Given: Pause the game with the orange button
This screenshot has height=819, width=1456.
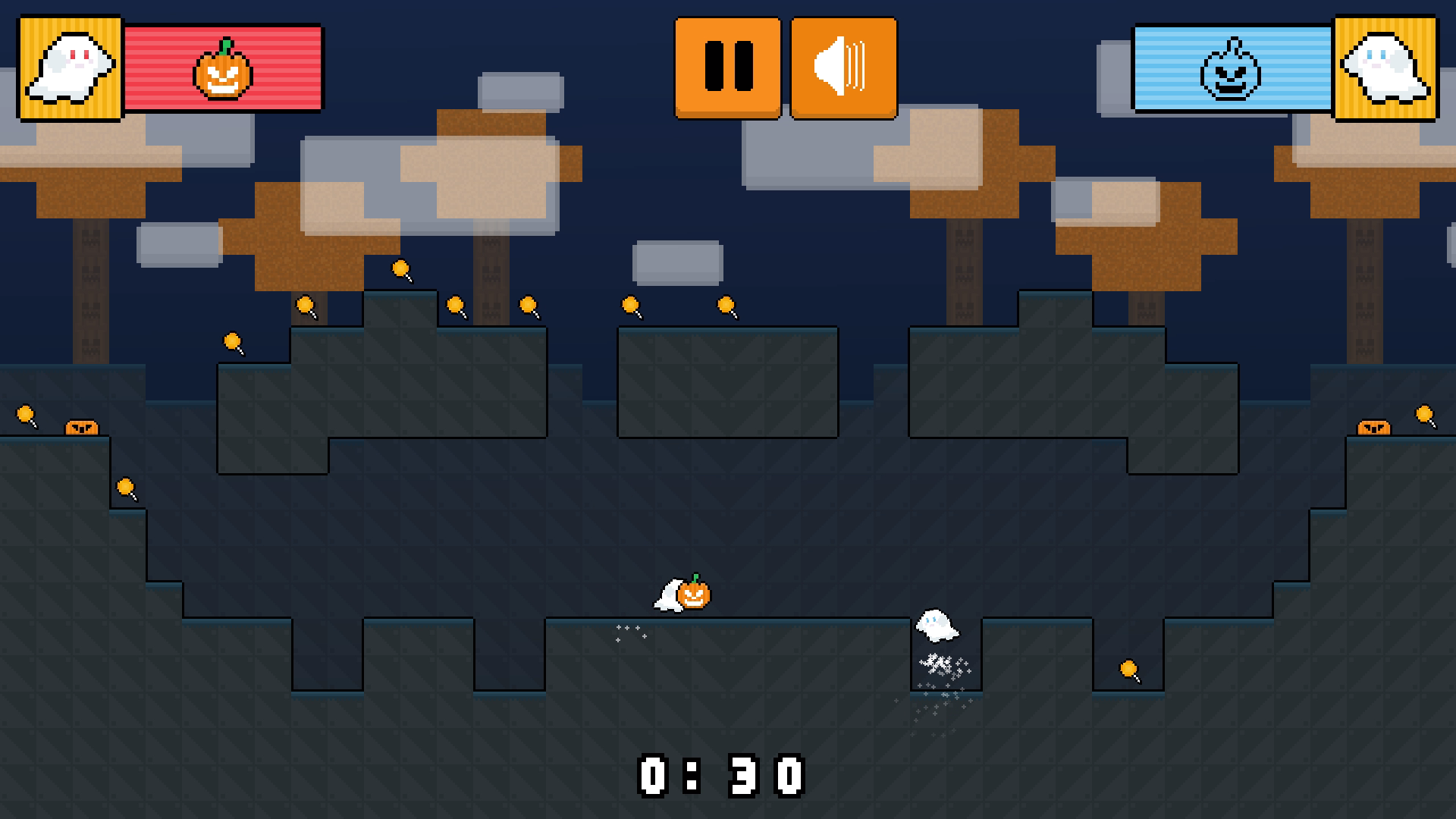Looking at the screenshot, I should [728, 67].
